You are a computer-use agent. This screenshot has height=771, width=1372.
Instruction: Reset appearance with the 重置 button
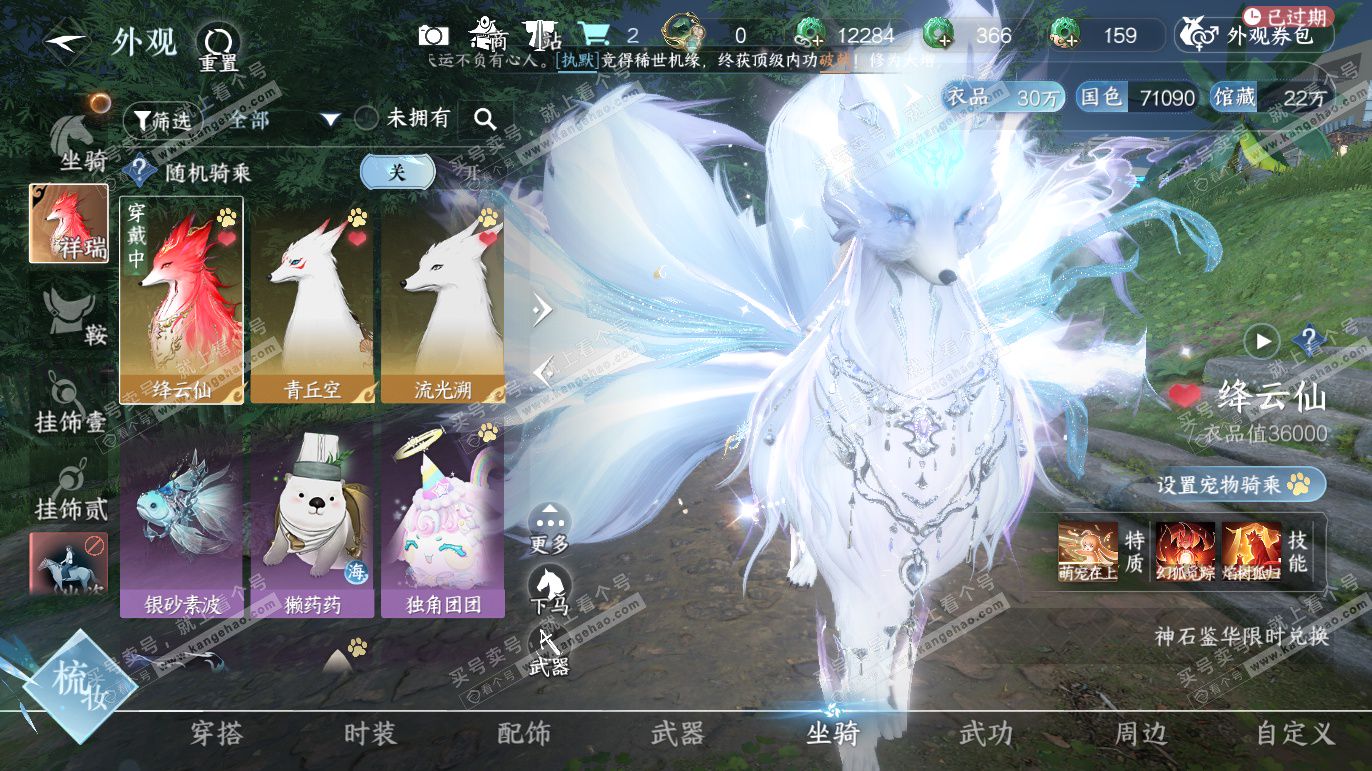217,45
